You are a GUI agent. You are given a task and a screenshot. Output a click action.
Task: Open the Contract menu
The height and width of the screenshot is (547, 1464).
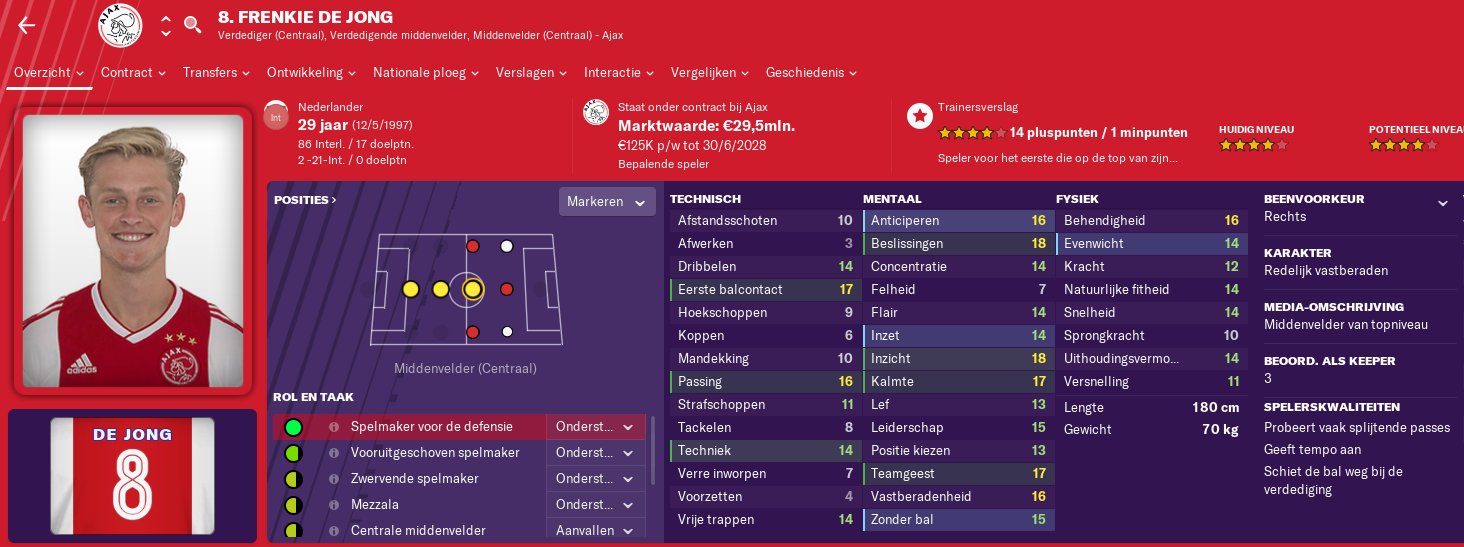coord(133,73)
